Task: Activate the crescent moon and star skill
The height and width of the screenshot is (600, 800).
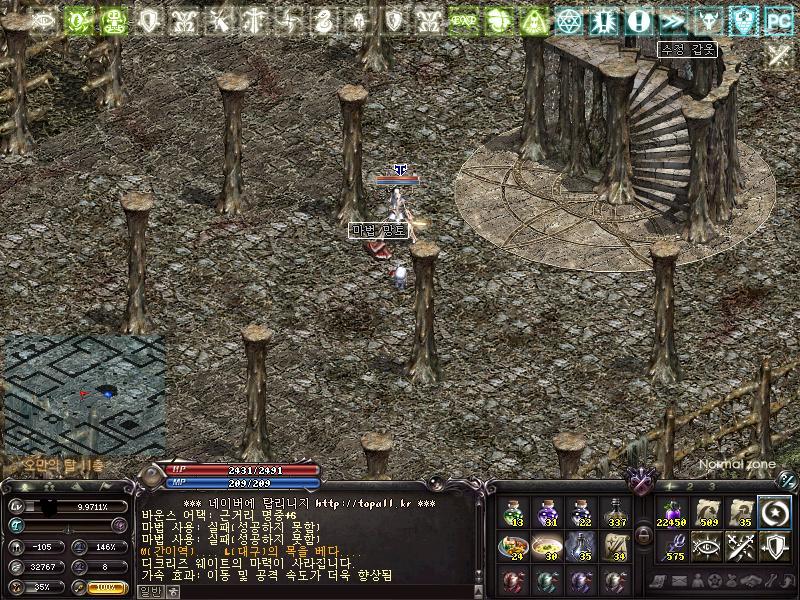Action: 774,513
